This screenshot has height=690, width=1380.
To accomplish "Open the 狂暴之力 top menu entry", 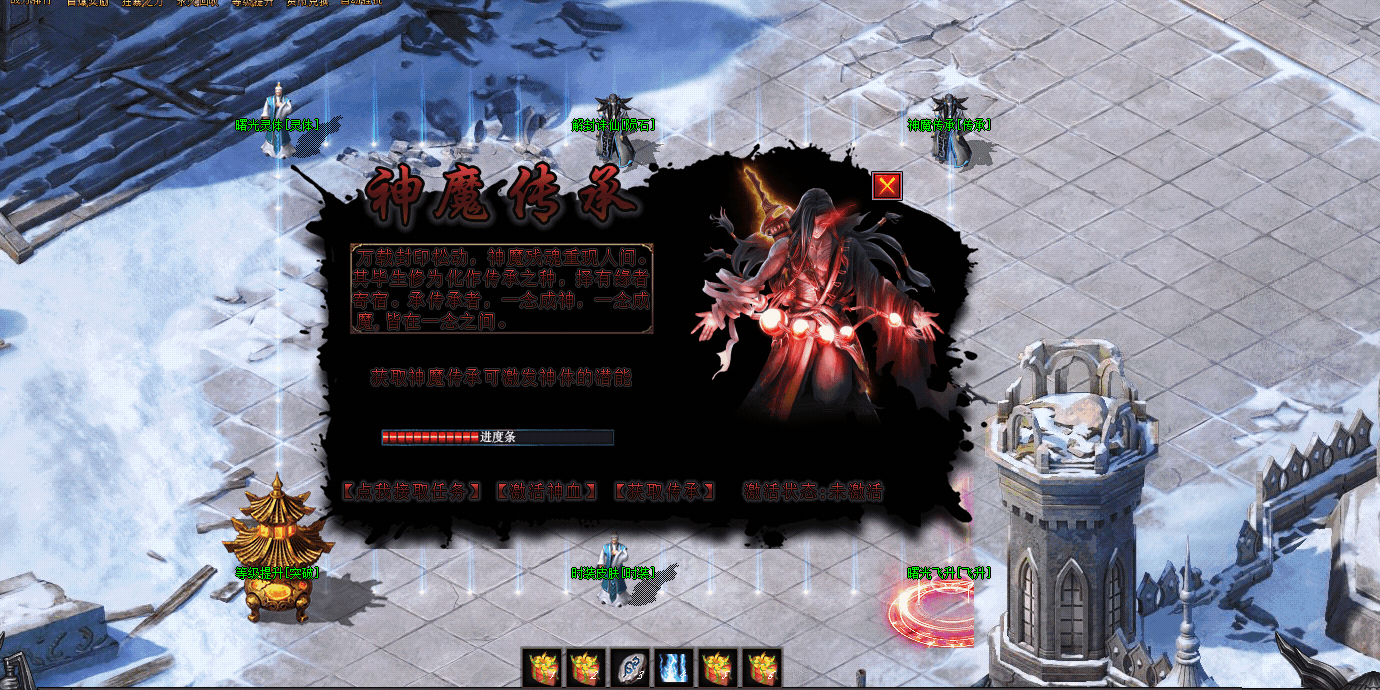I will pyautogui.click(x=144, y=3).
